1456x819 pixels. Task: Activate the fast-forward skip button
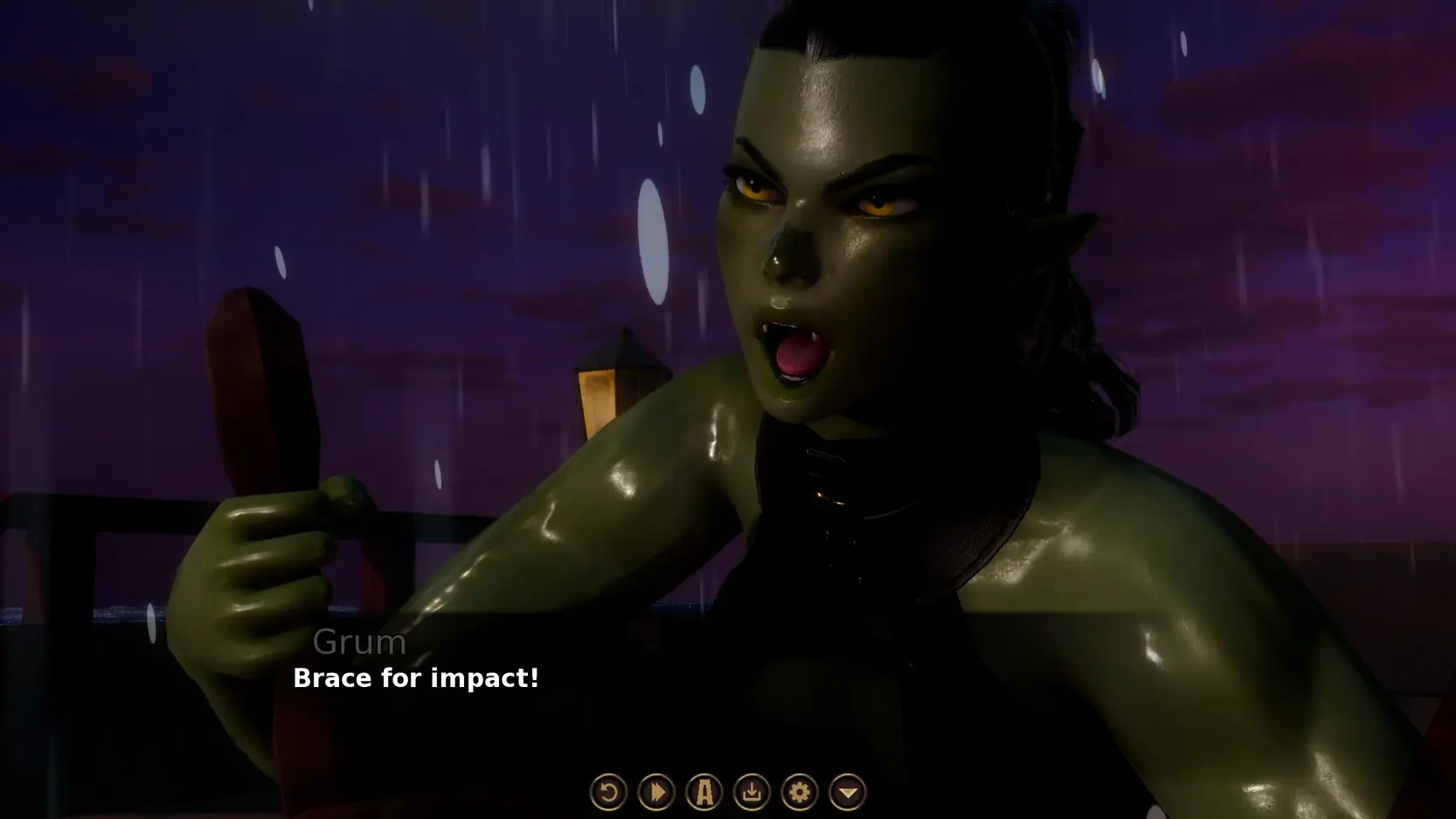656,792
